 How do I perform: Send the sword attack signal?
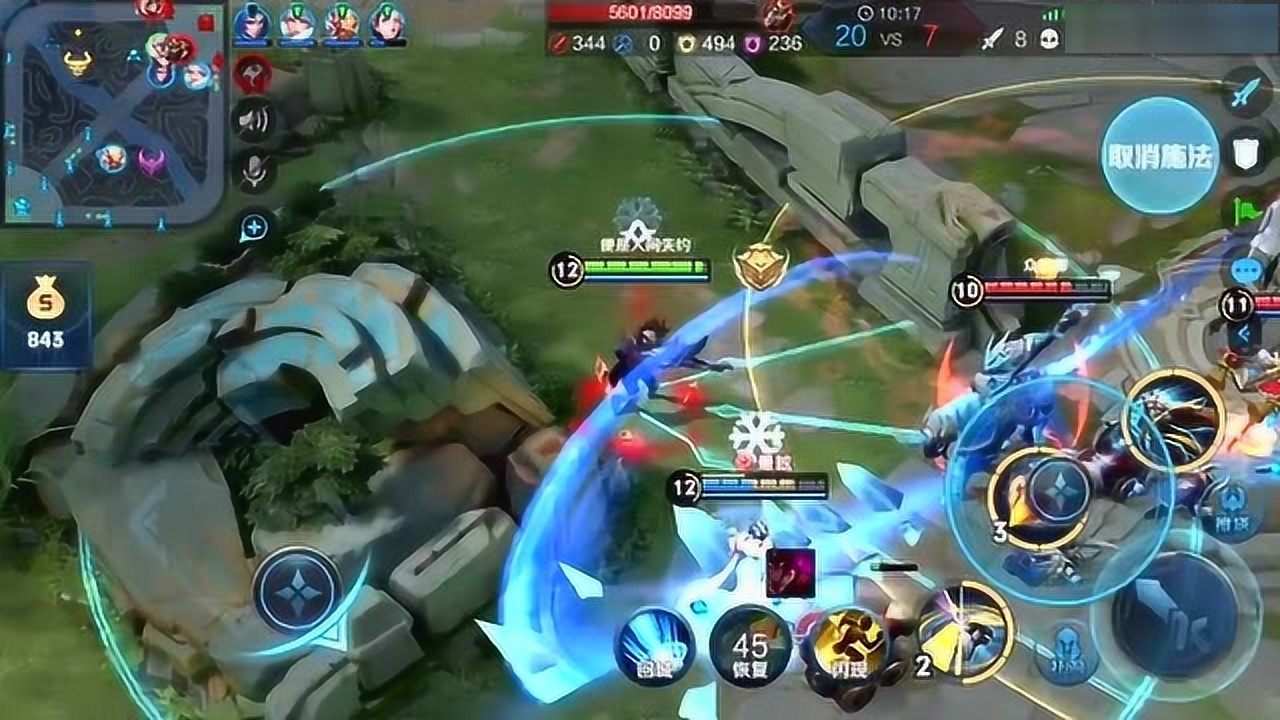pos(1247,94)
